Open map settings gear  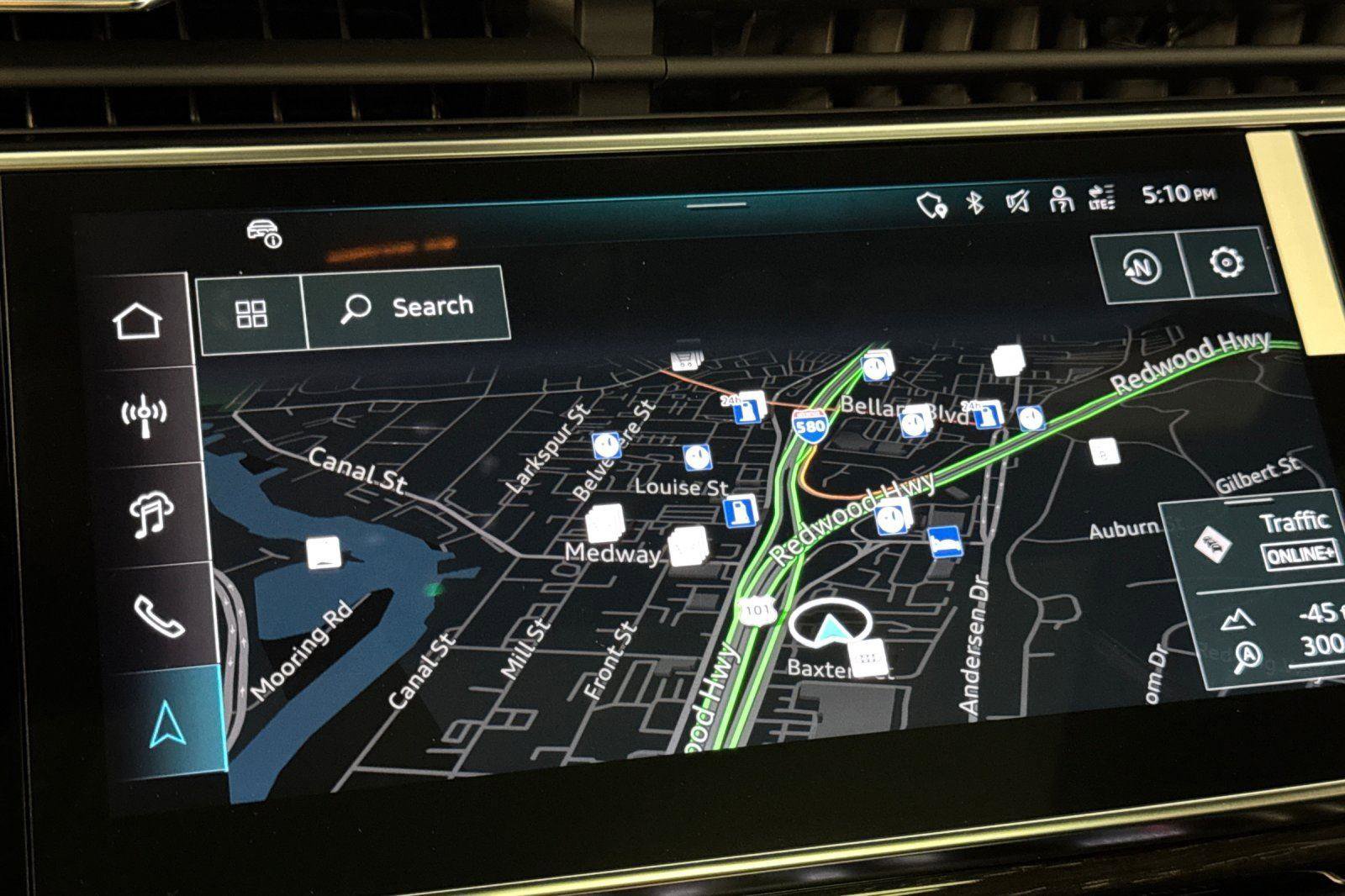pos(1226,263)
